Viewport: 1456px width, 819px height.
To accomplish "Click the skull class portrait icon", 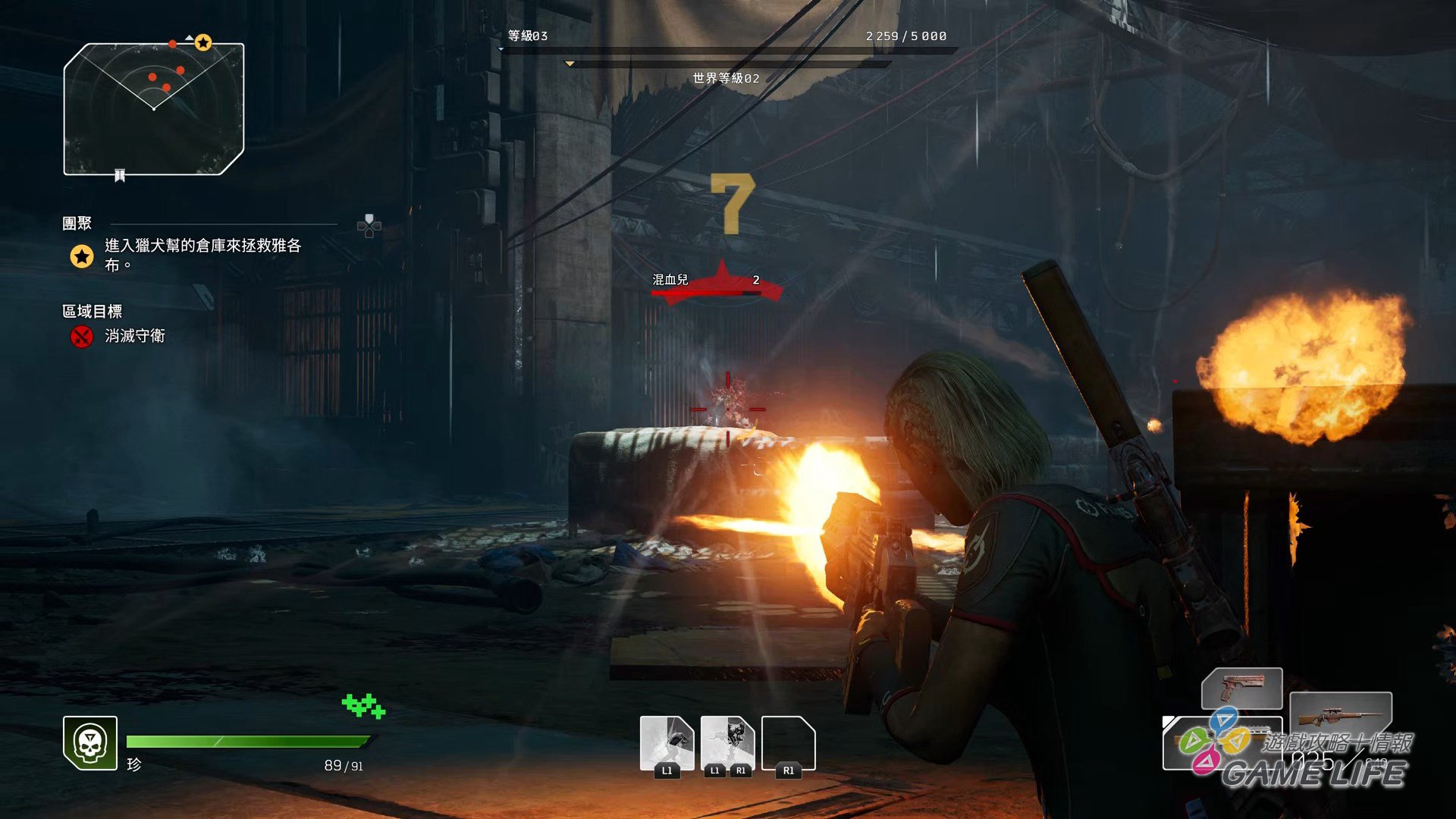I will (90, 742).
